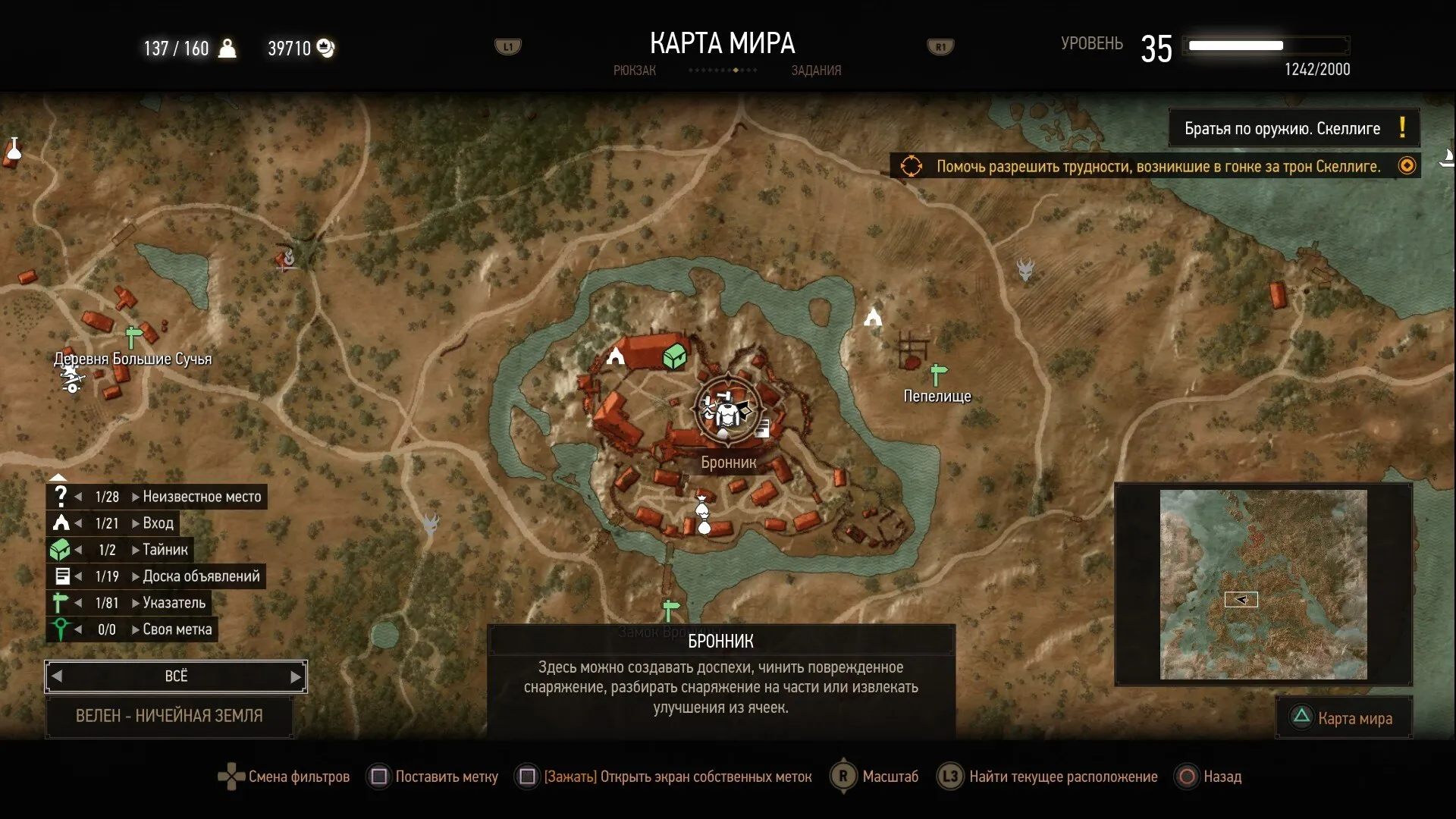
Task: Click the green Тайник chest marker on map
Action: (x=674, y=356)
